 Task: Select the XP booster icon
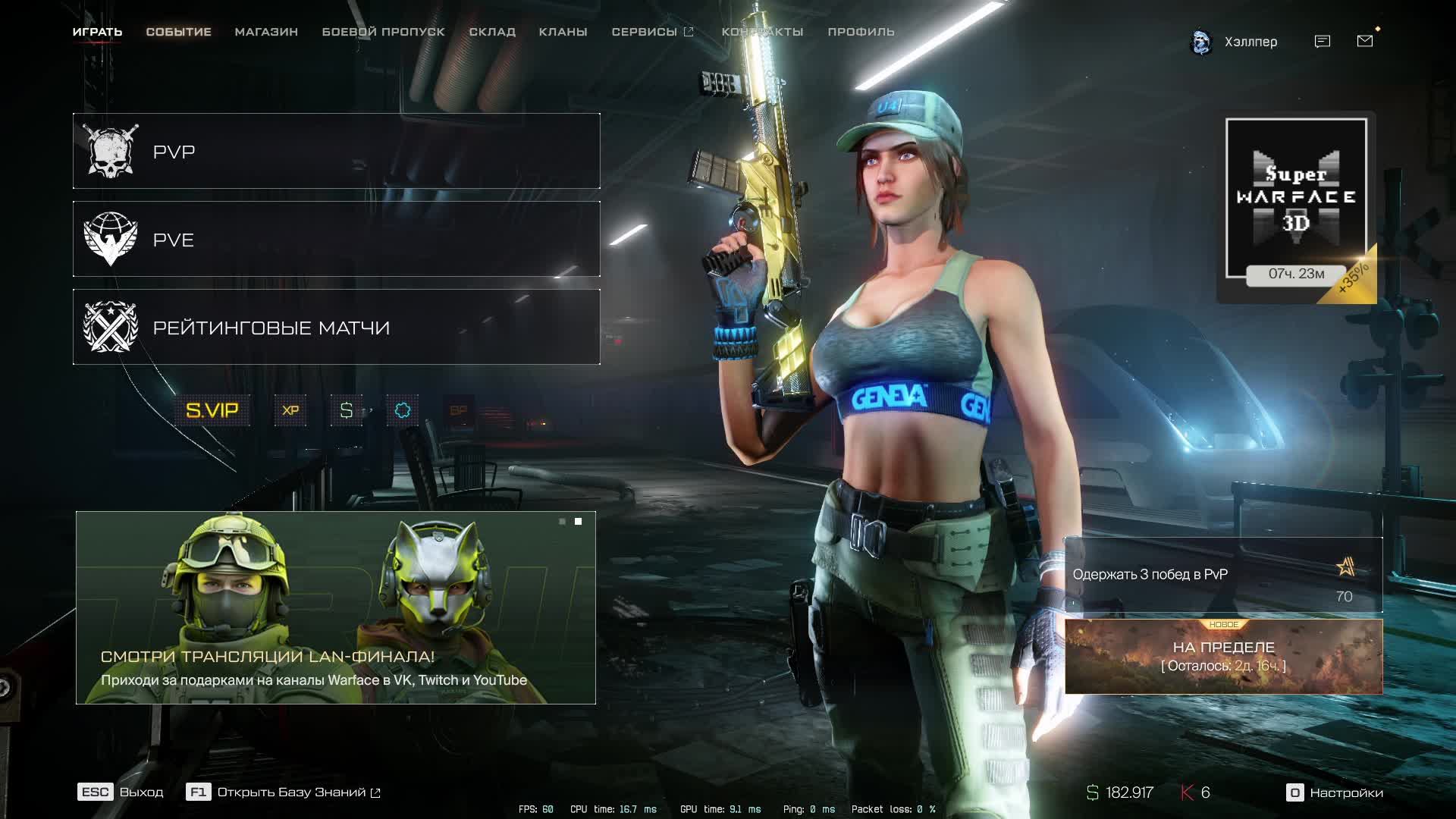click(290, 410)
